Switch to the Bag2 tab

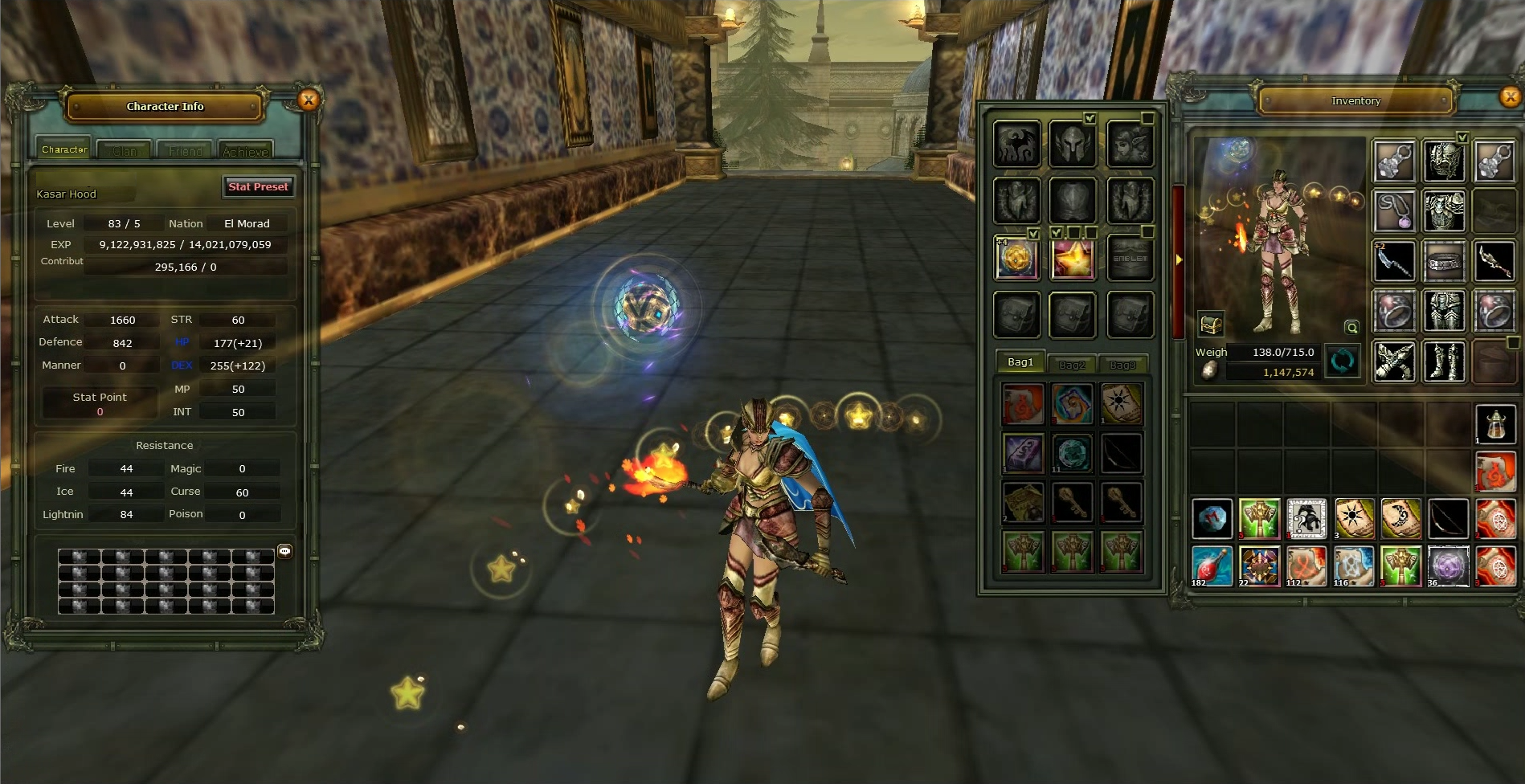pos(1072,364)
